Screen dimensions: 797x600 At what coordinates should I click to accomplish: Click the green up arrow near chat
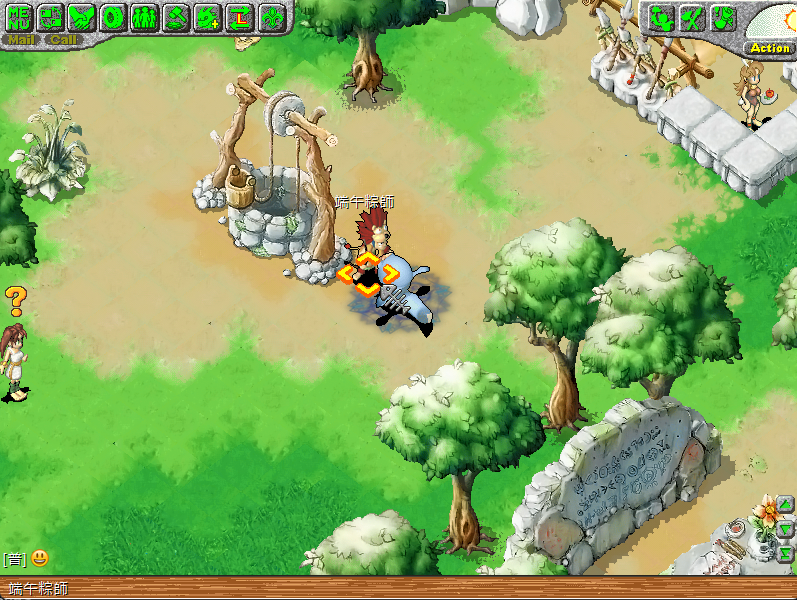click(x=786, y=505)
